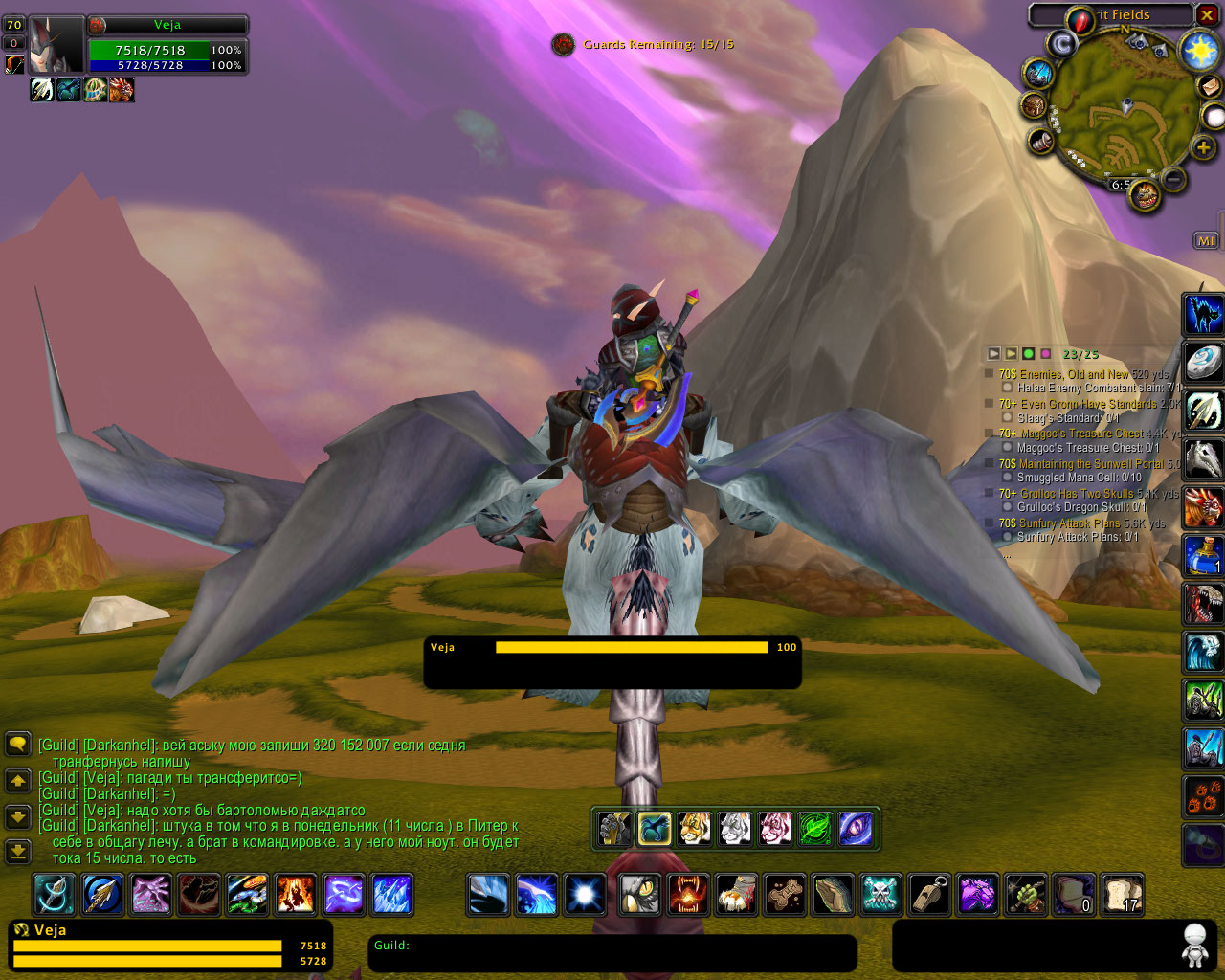Click the Guild chat input box
Image resolution: width=1225 pixels, height=980 pixels.
coord(612,952)
